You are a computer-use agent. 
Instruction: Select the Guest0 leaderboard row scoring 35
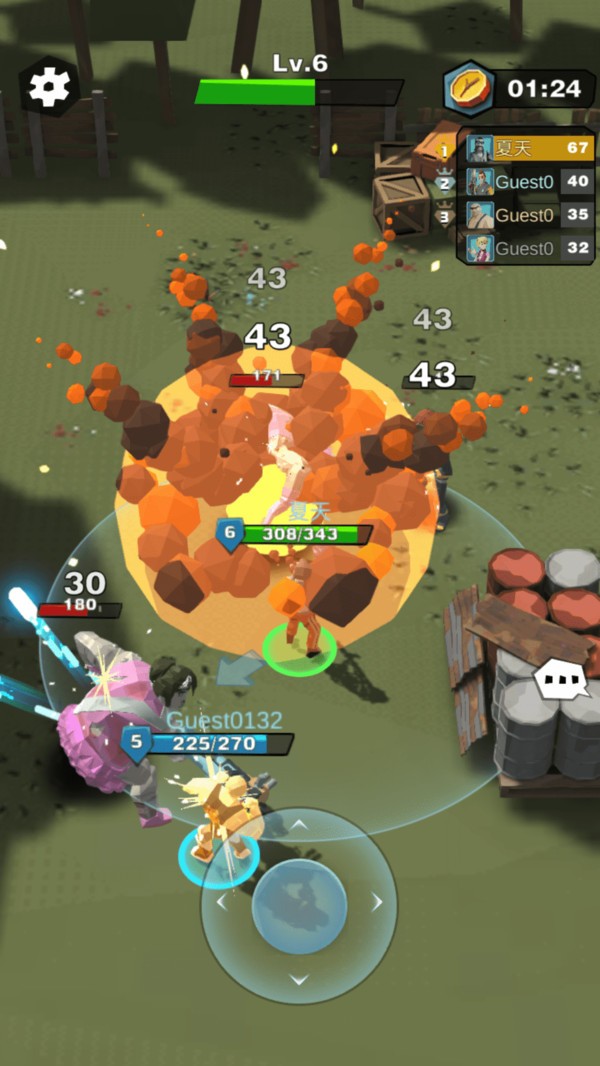coord(529,215)
